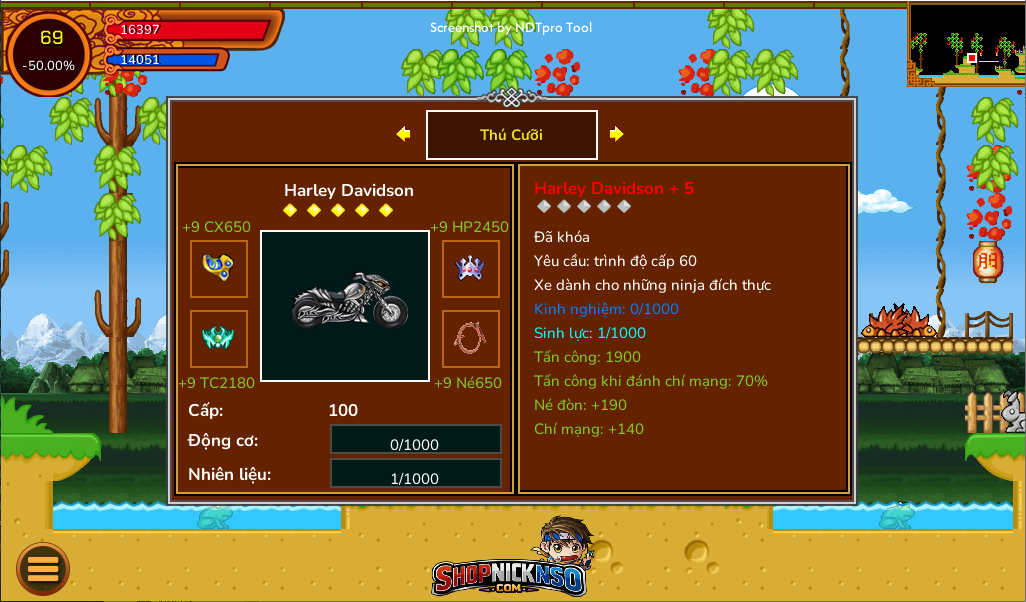Select the +9 HP2450 equipment slot

pyautogui.click(x=471, y=269)
